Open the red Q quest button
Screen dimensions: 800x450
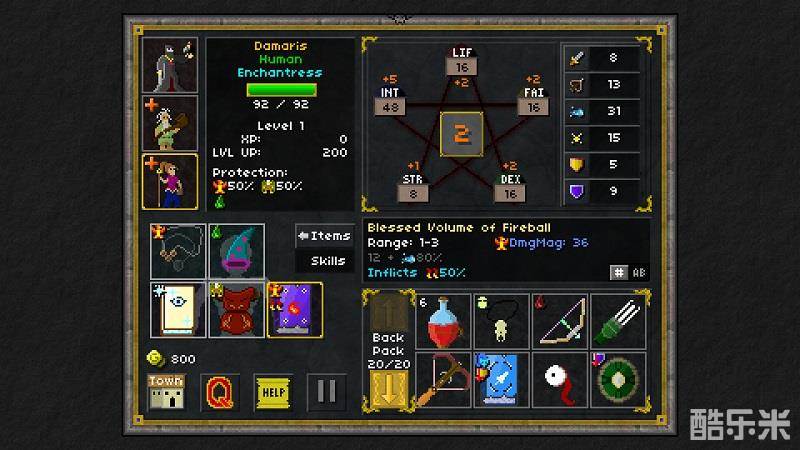220,390
